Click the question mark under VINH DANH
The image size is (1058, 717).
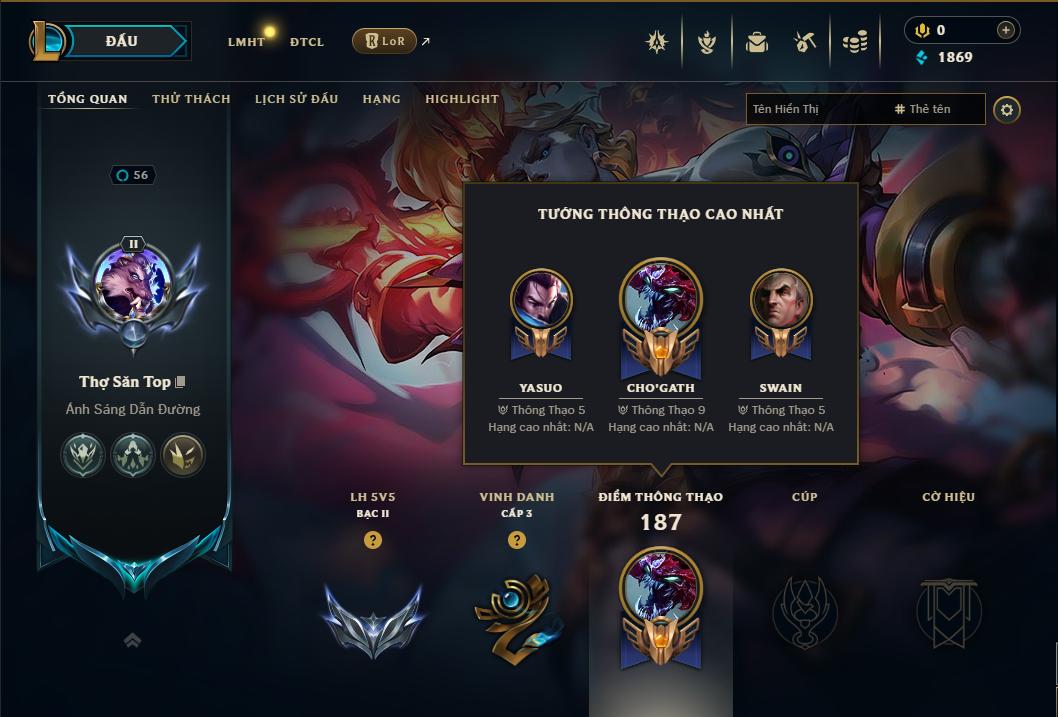click(x=517, y=540)
